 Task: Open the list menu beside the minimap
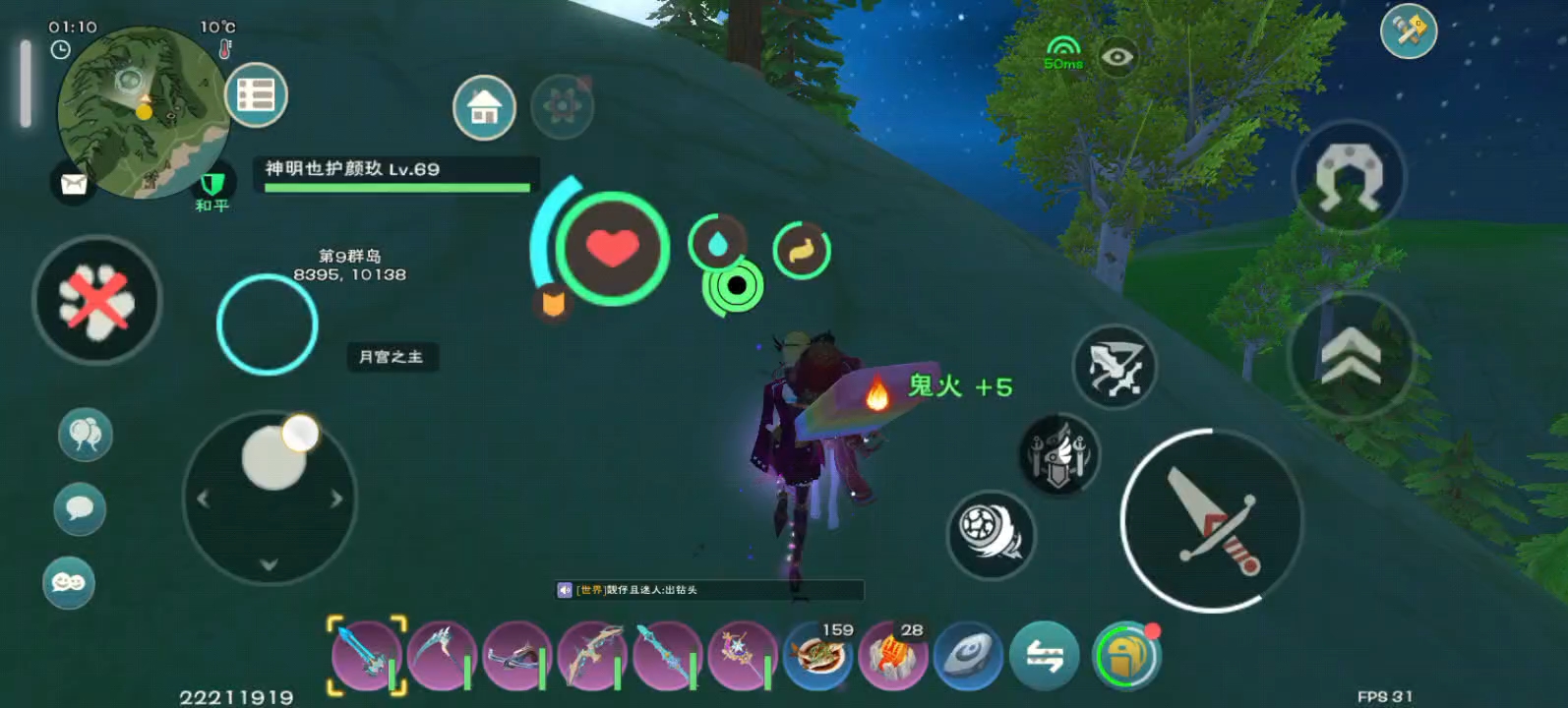pyautogui.click(x=256, y=95)
